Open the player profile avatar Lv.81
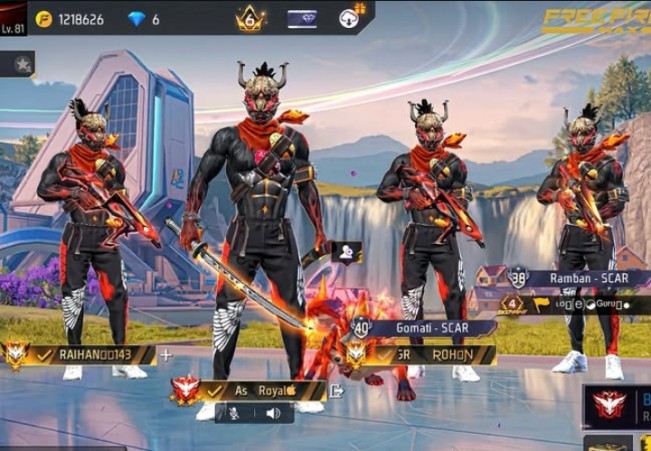Image resolution: width=651 pixels, height=451 pixels. click(x=12, y=18)
